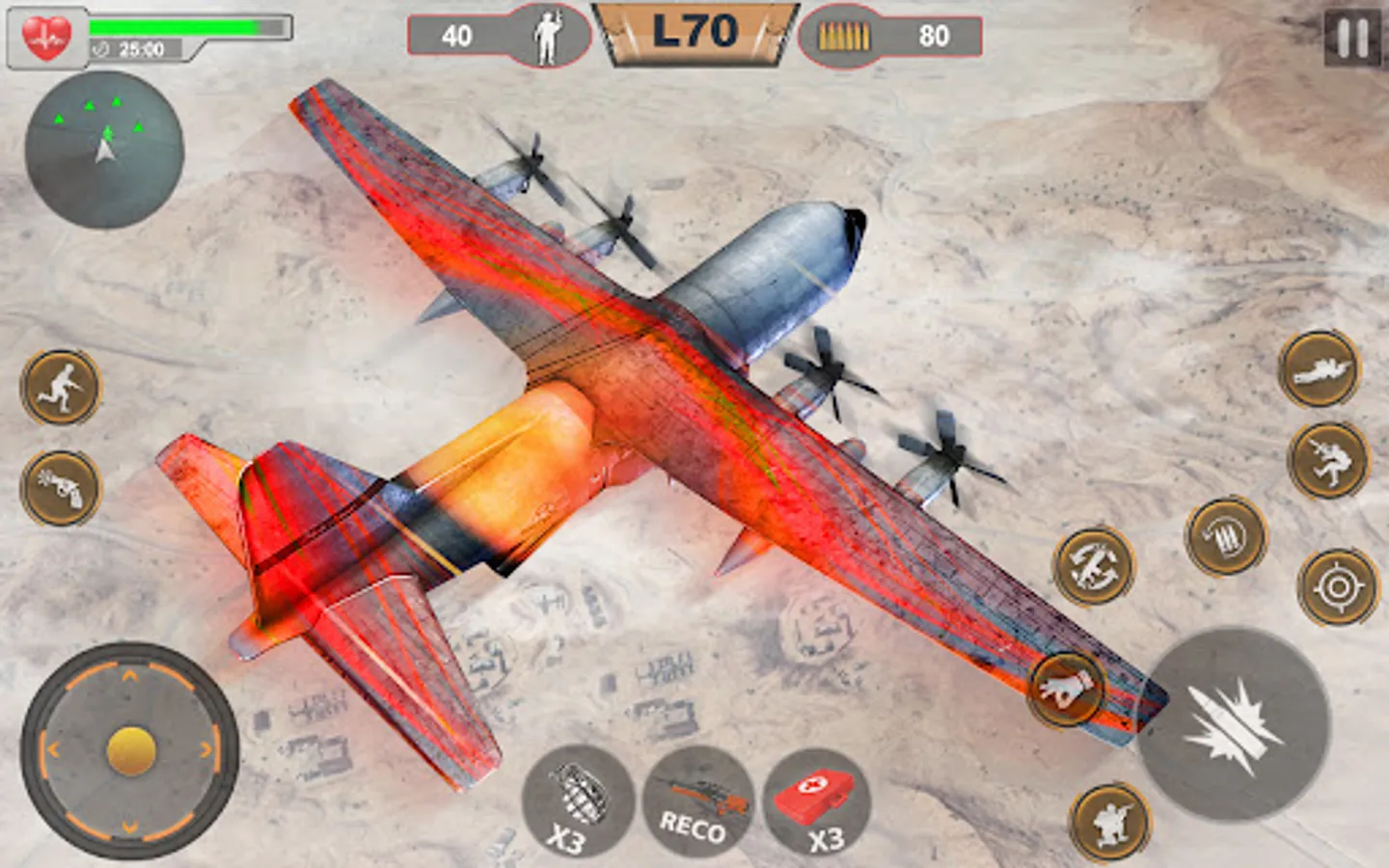Activate the sprint running soldier button
Screen dimensions: 1389x868
coord(61,387)
